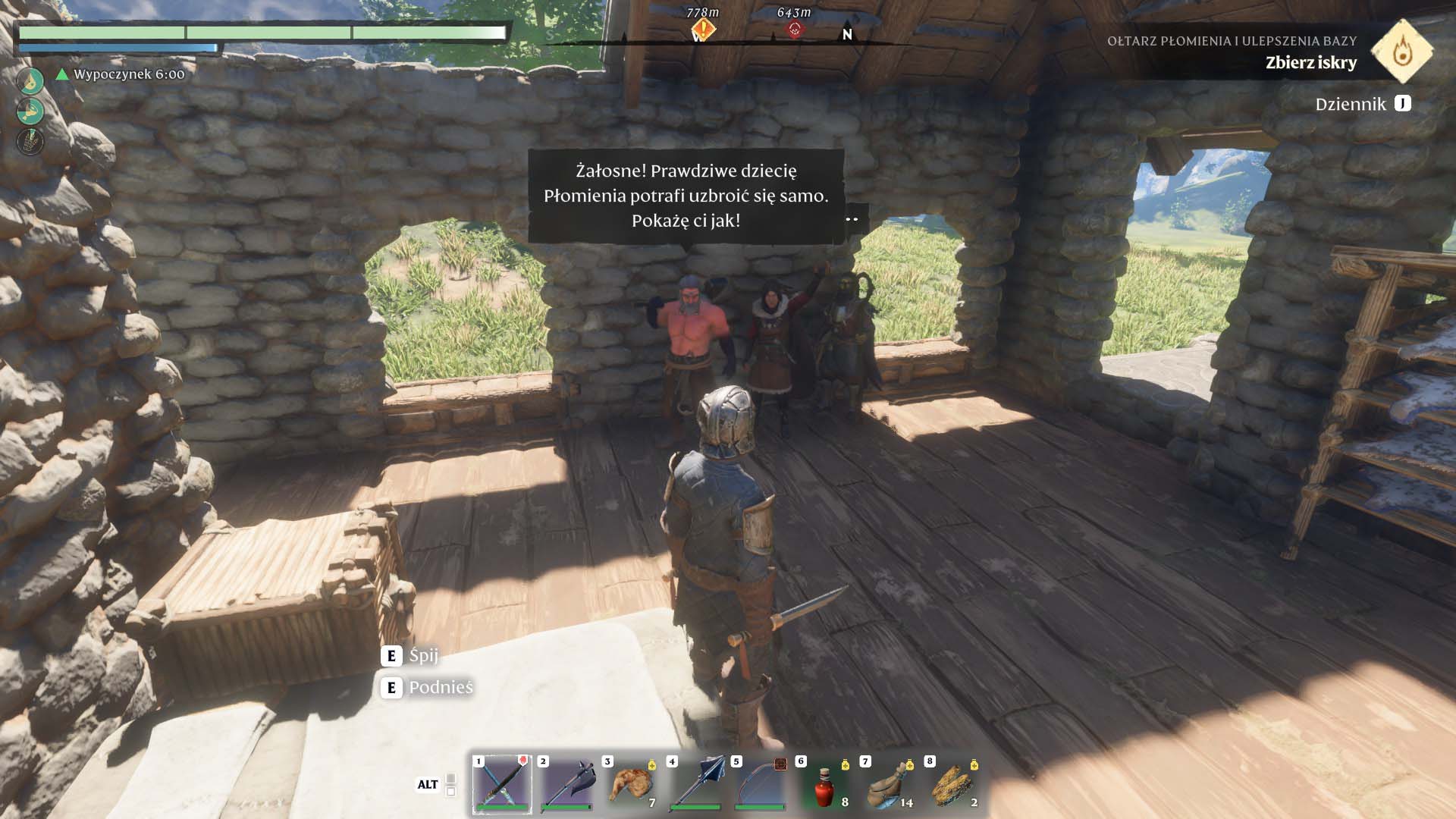Use the roasted chicken food slot
Image resolution: width=1456 pixels, height=819 pixels.
pyautogui.click(x=631, y=785)
